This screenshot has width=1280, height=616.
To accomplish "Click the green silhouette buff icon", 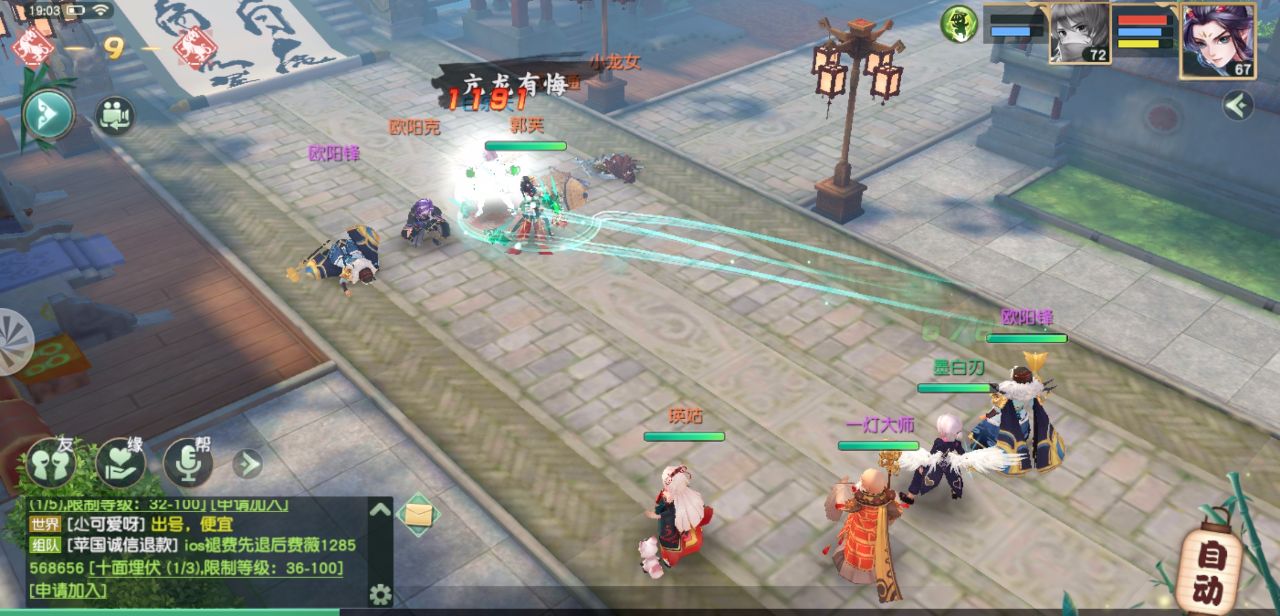I will pyautogui.click(x=959, y=24).
